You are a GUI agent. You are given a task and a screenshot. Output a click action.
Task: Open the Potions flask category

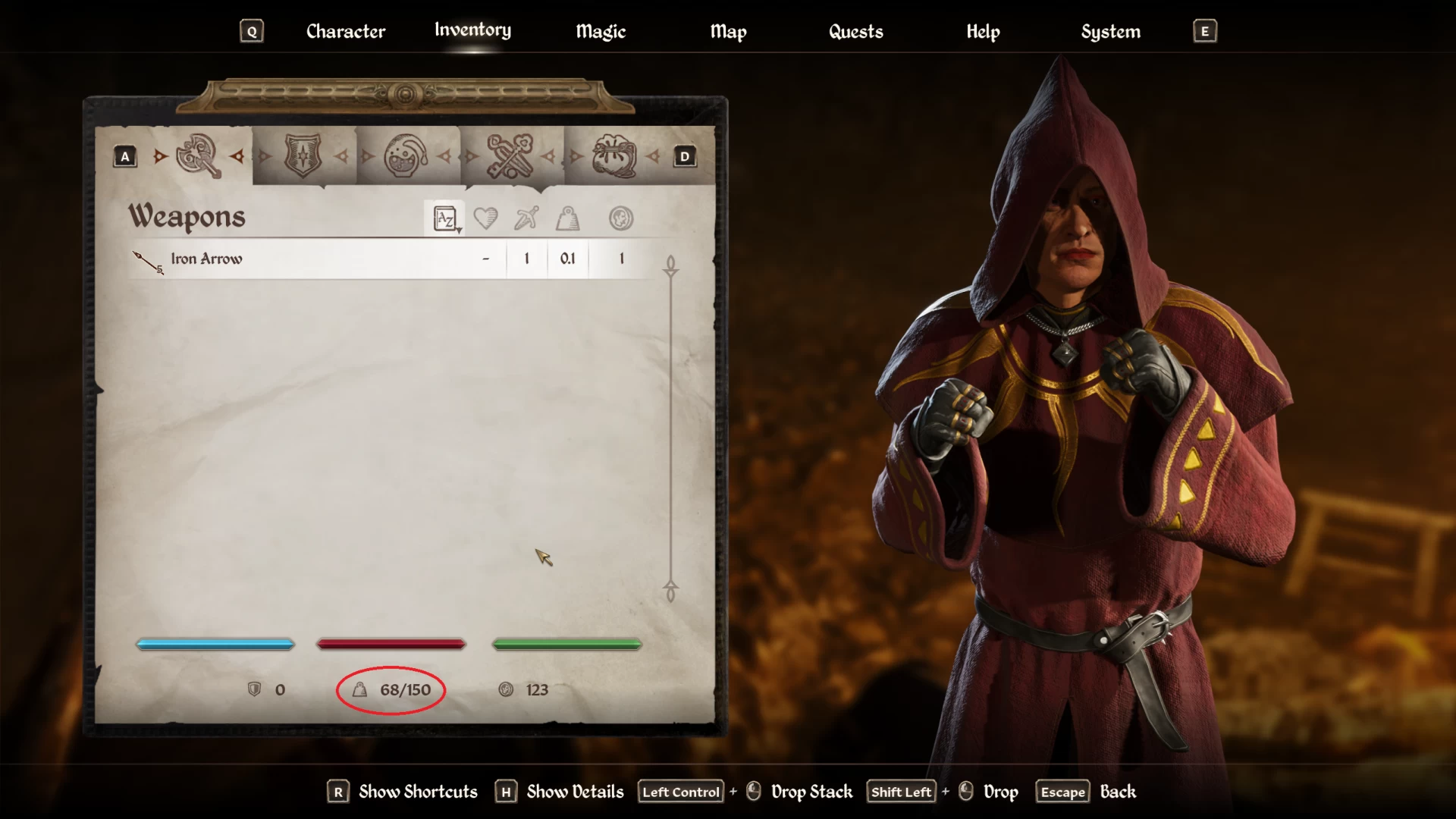pyautogui.click(x=406, y=156)
